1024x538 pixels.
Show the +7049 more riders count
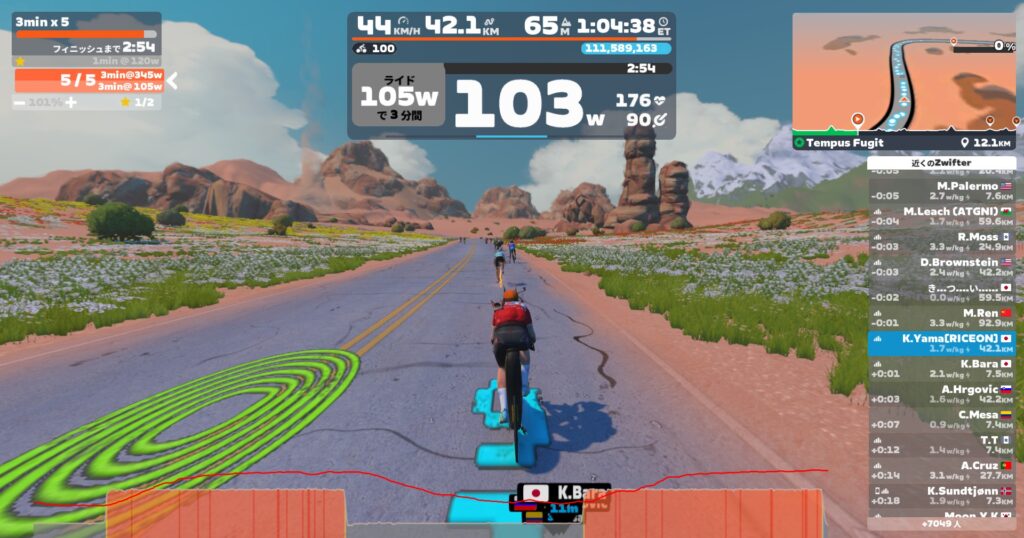[941, 523]
